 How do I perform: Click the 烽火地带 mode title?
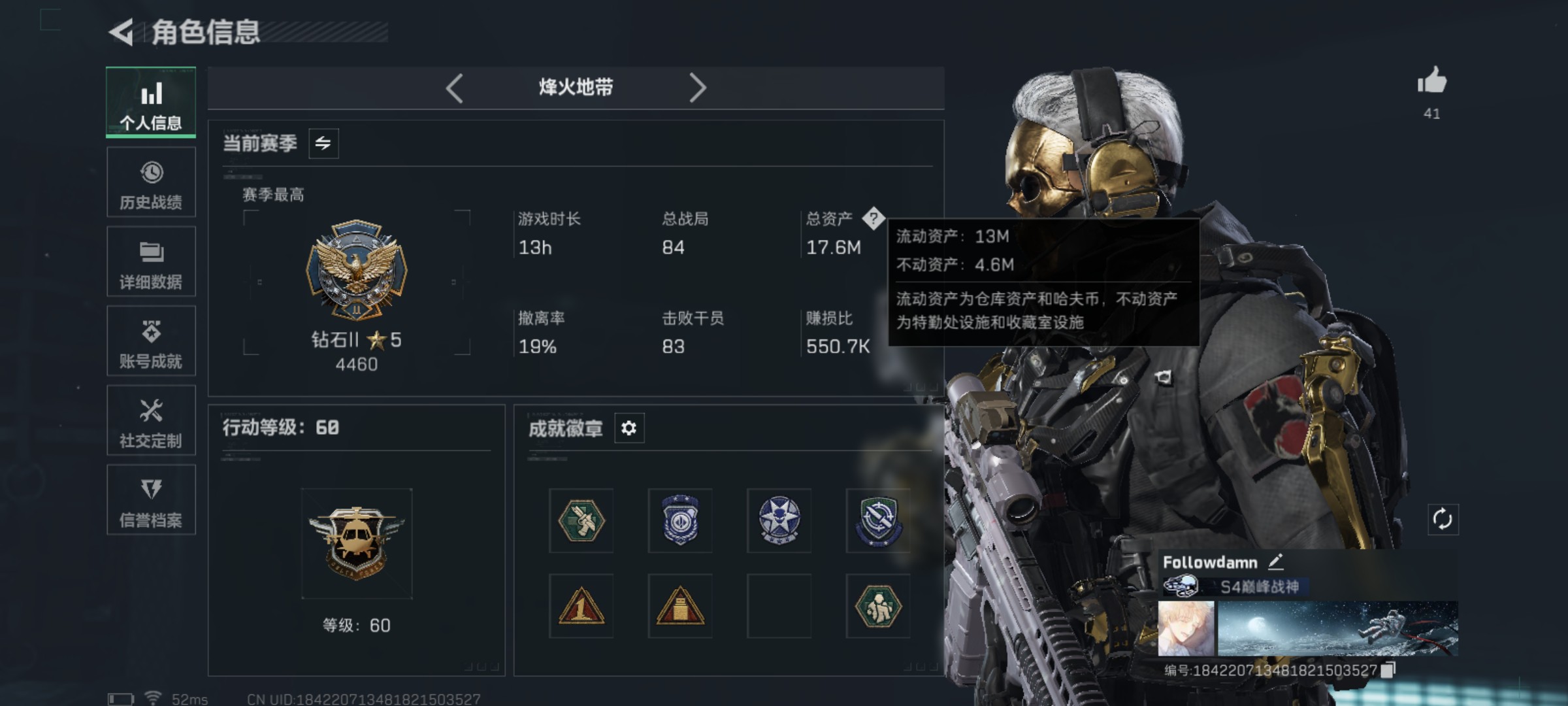[x=575, y=87]
